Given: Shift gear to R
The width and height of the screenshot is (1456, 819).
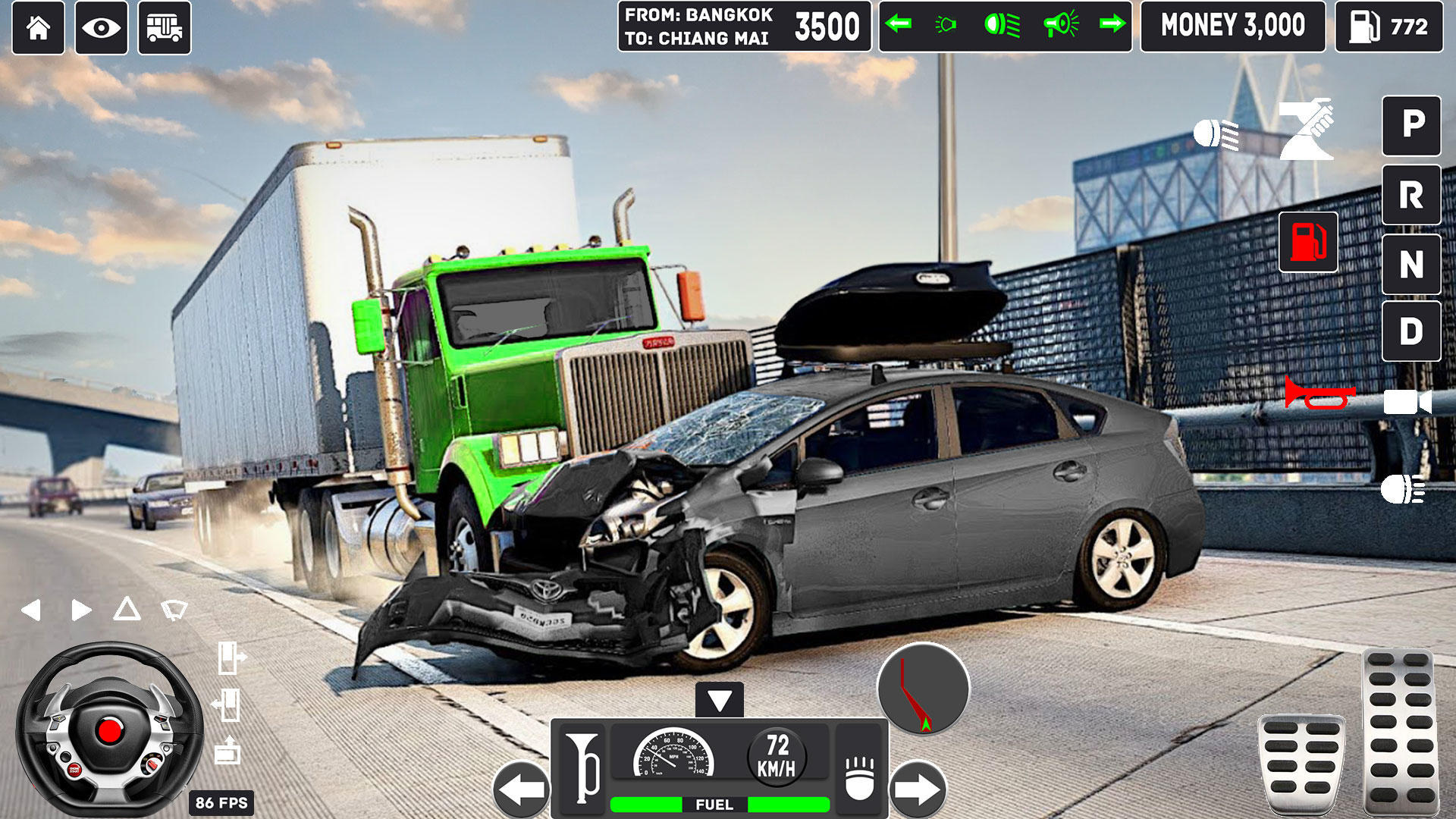Looking at the screenshot, I should tap(1411, 195).
